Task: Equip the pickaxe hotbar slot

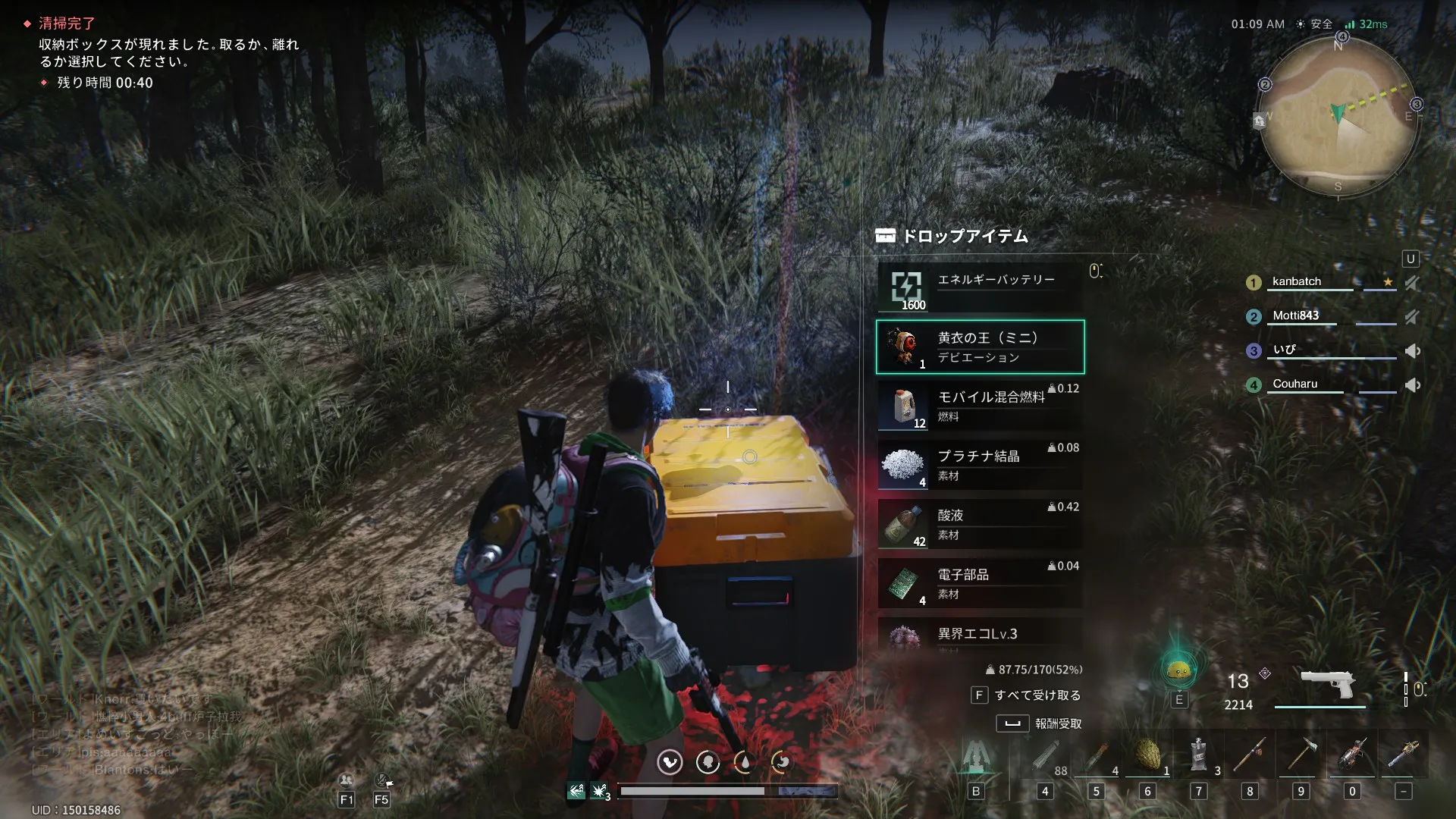Action: point(1301,756)
